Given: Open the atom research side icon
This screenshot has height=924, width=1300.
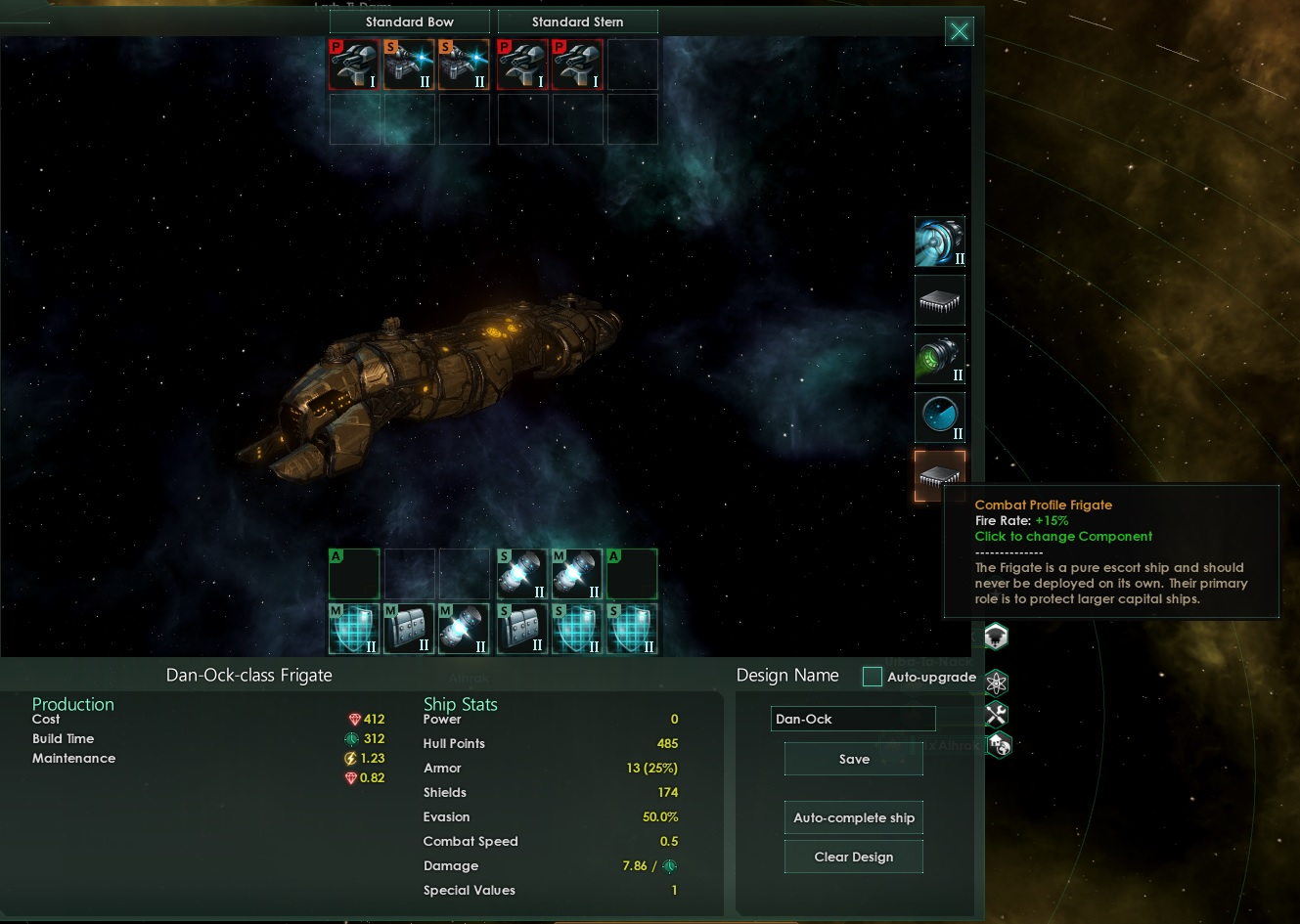Looking at the screenshot, I should (996, 682).
